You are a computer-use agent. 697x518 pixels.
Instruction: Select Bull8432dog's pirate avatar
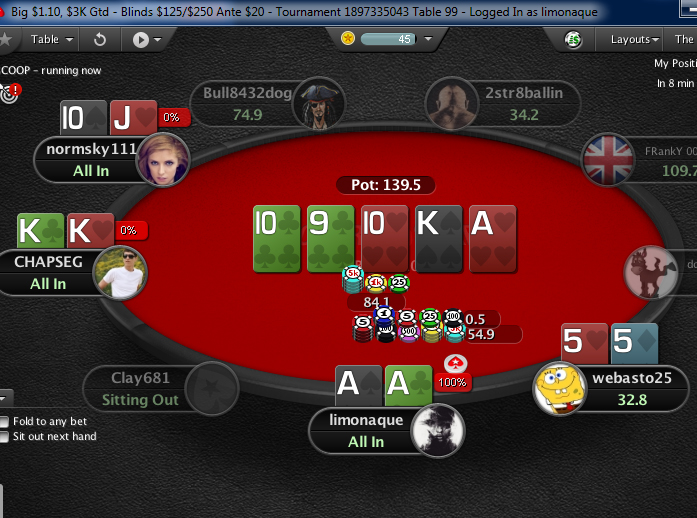point(320,102)
